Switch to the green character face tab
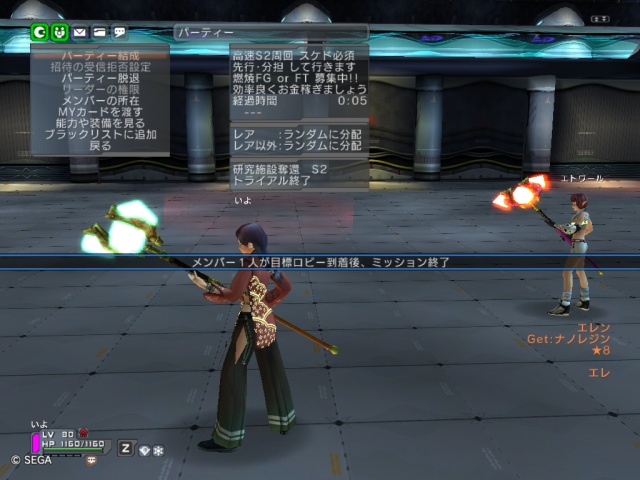Image resolution: width=640 pixels, height=480 pixels. [x=59, y=32]
